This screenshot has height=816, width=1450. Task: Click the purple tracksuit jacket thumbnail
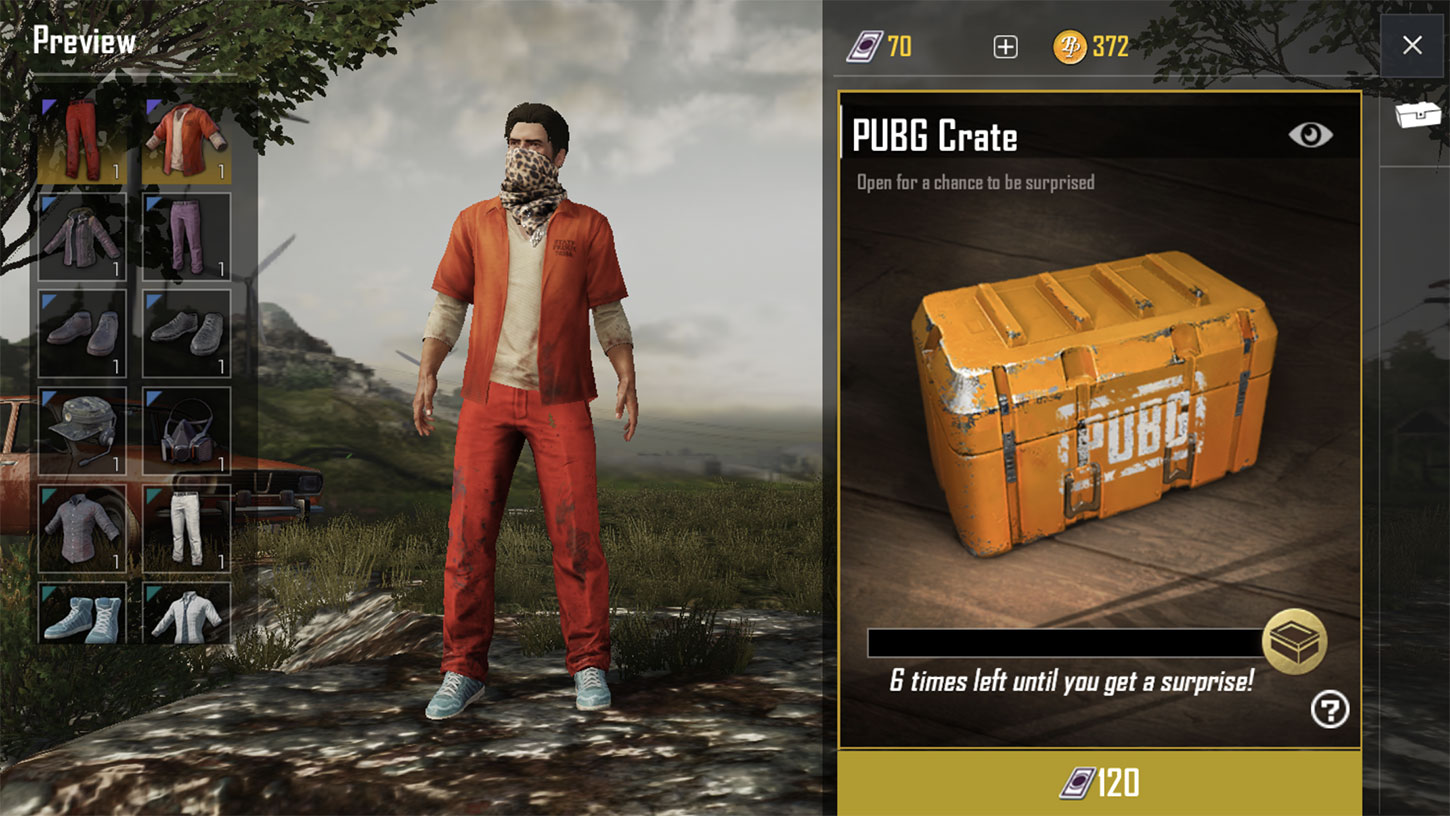point(81,235)
